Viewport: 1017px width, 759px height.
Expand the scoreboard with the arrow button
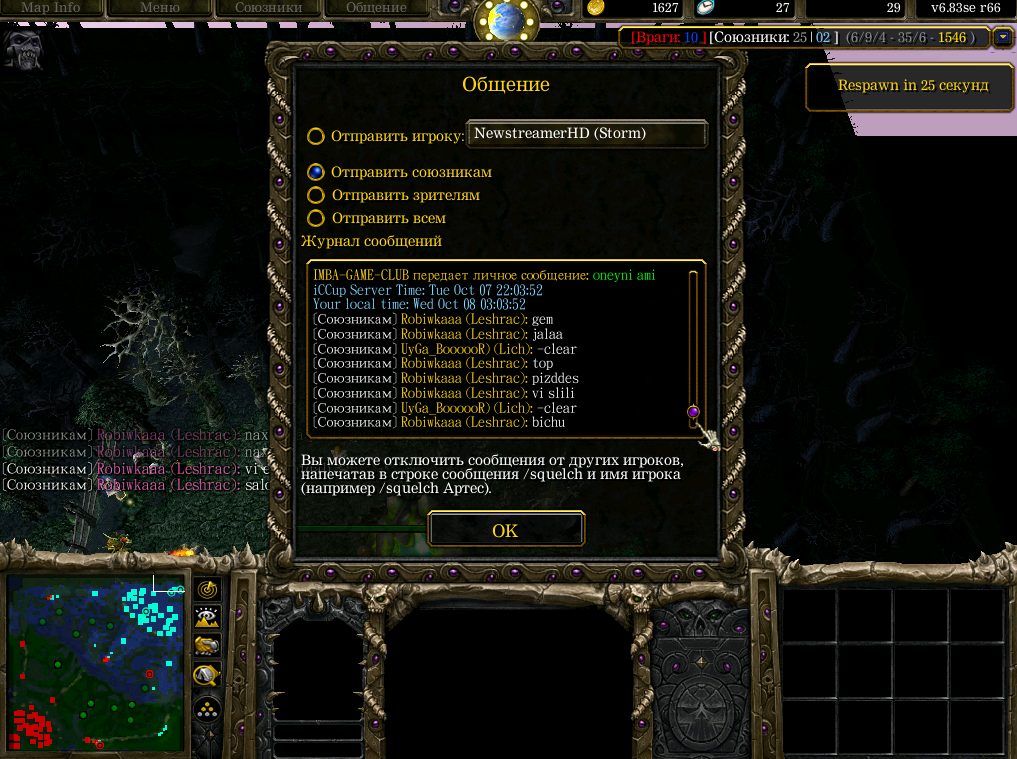pyautogui.click(x=1003, y=38)
